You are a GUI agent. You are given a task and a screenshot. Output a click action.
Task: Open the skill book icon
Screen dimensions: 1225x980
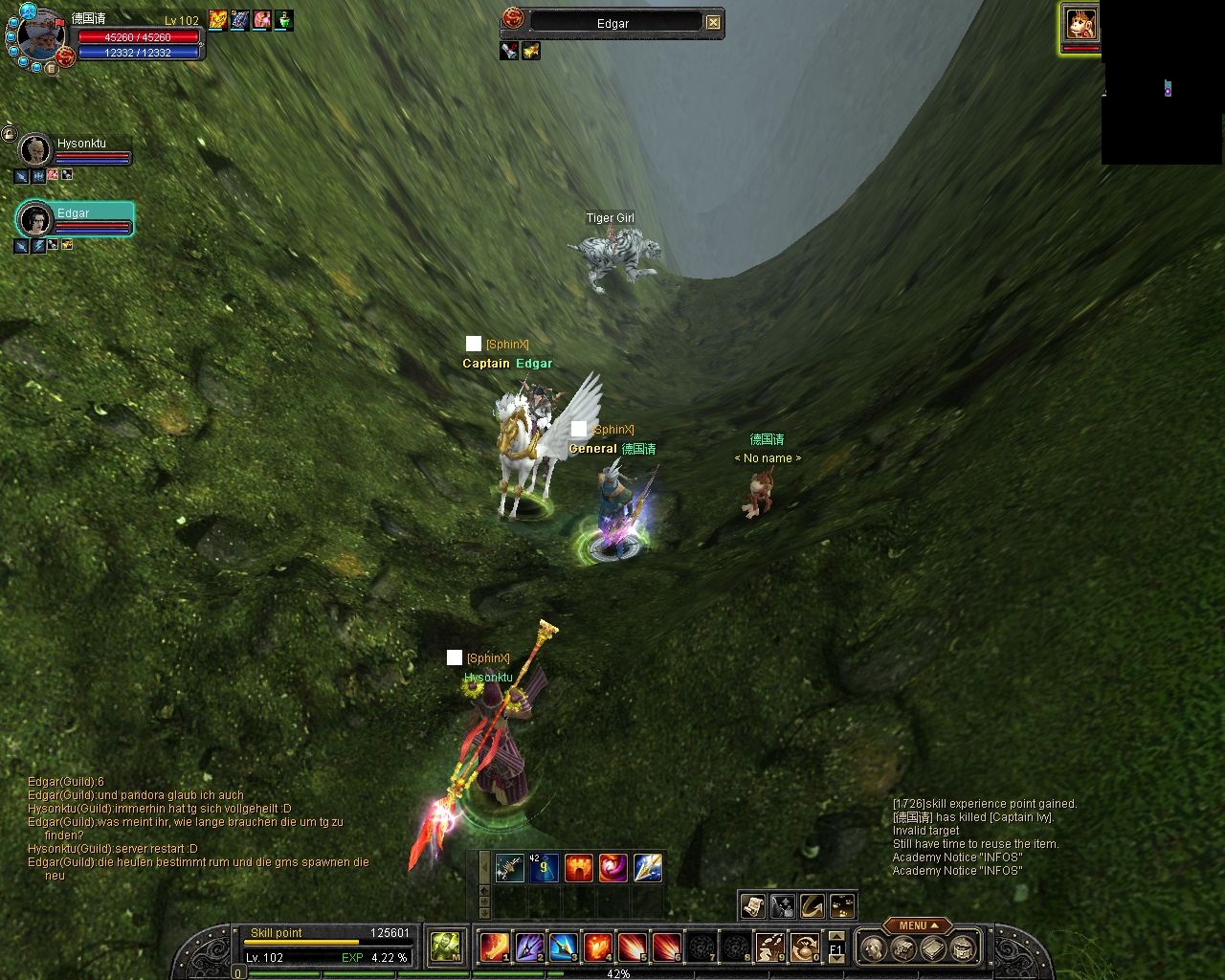click(x=933, y=948)
